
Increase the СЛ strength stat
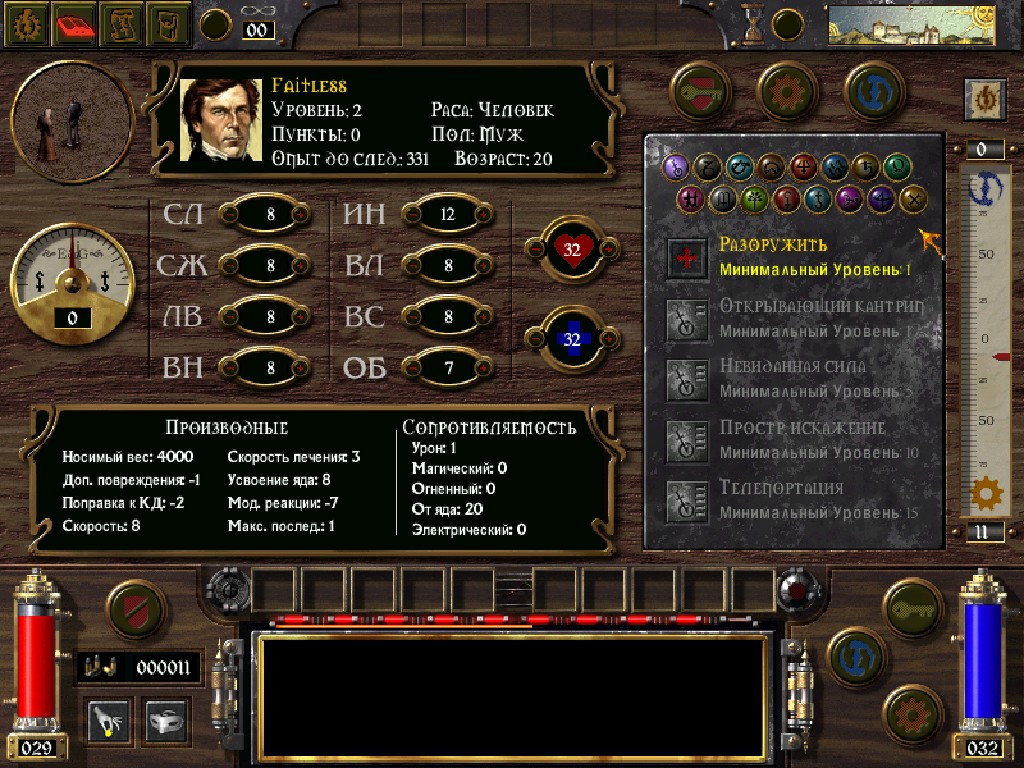(x=300, y=214)
